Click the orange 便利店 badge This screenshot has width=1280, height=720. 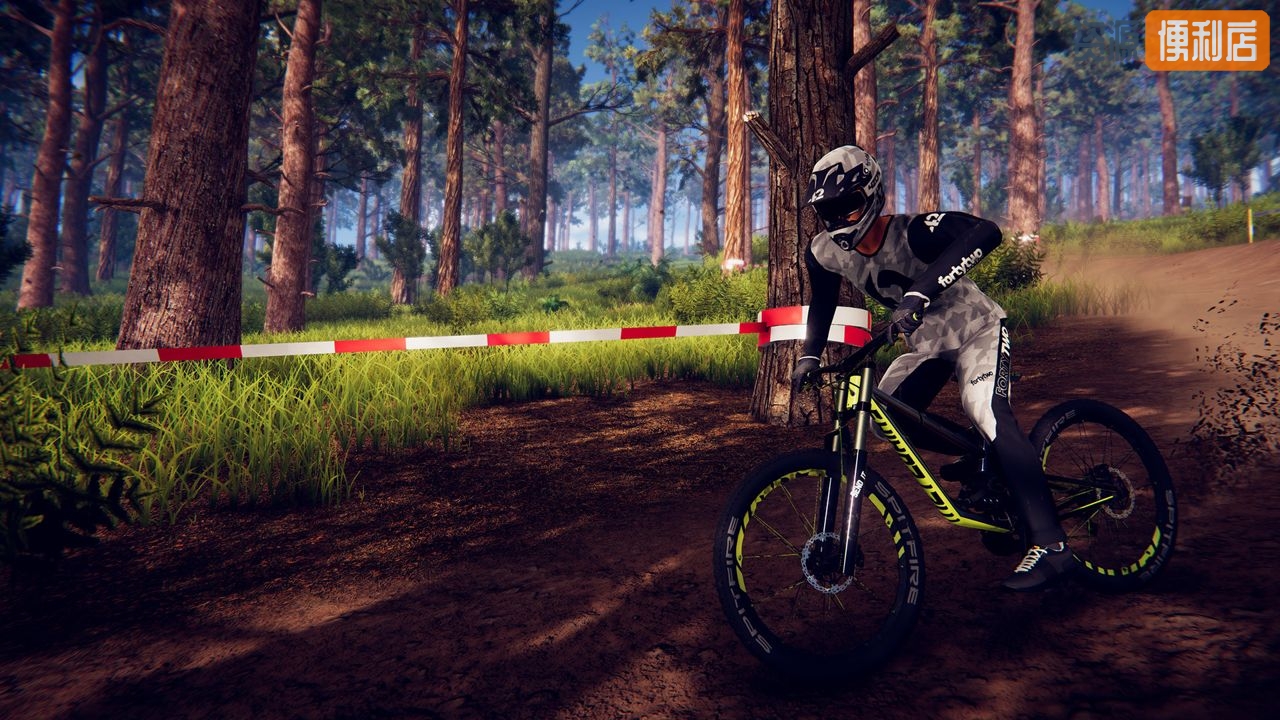1207,40
